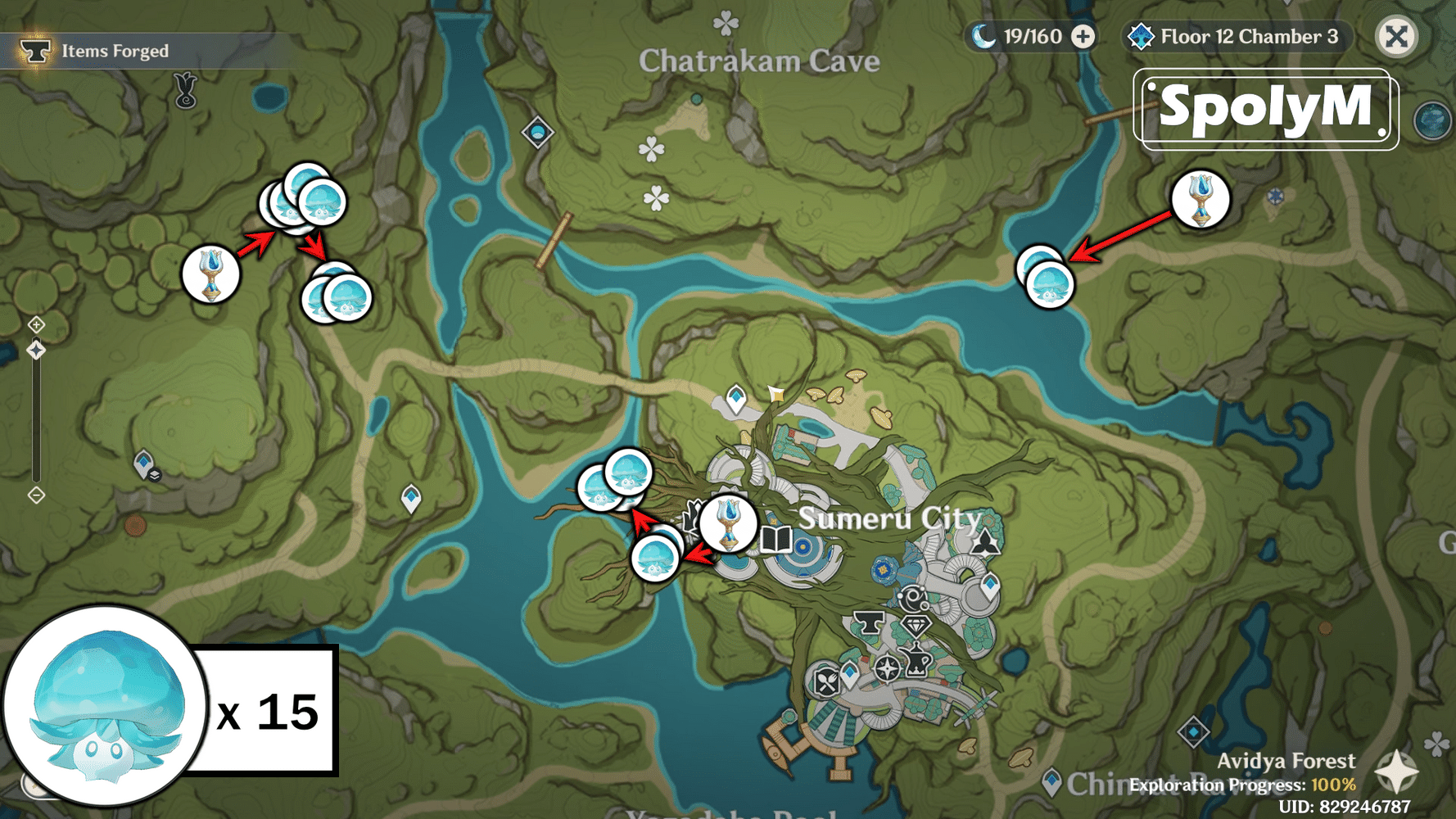This screenshot has height=819, width=1456.
Task: Select the domain icon near Chatrakam Cave
Action: (536, 131)
